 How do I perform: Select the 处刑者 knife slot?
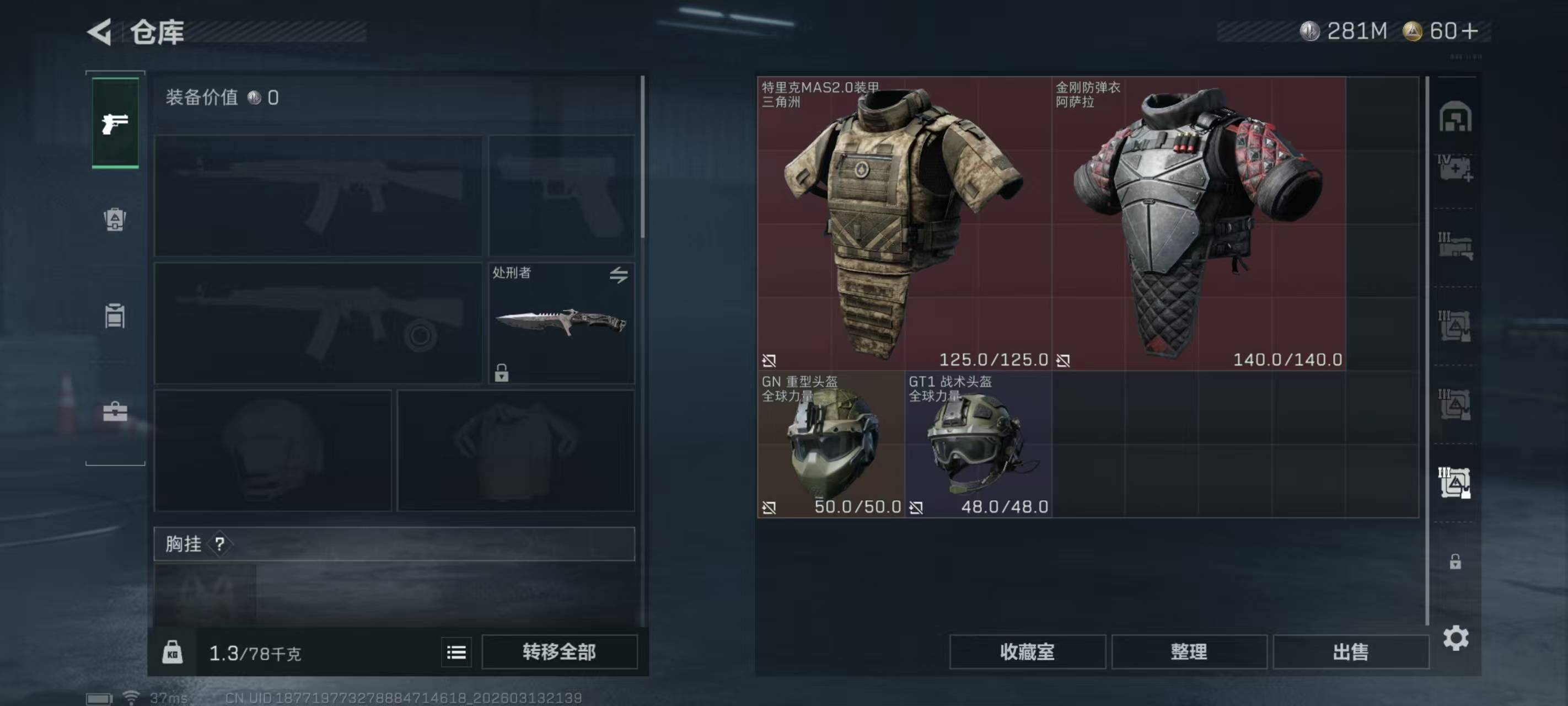tap(561, 323)
